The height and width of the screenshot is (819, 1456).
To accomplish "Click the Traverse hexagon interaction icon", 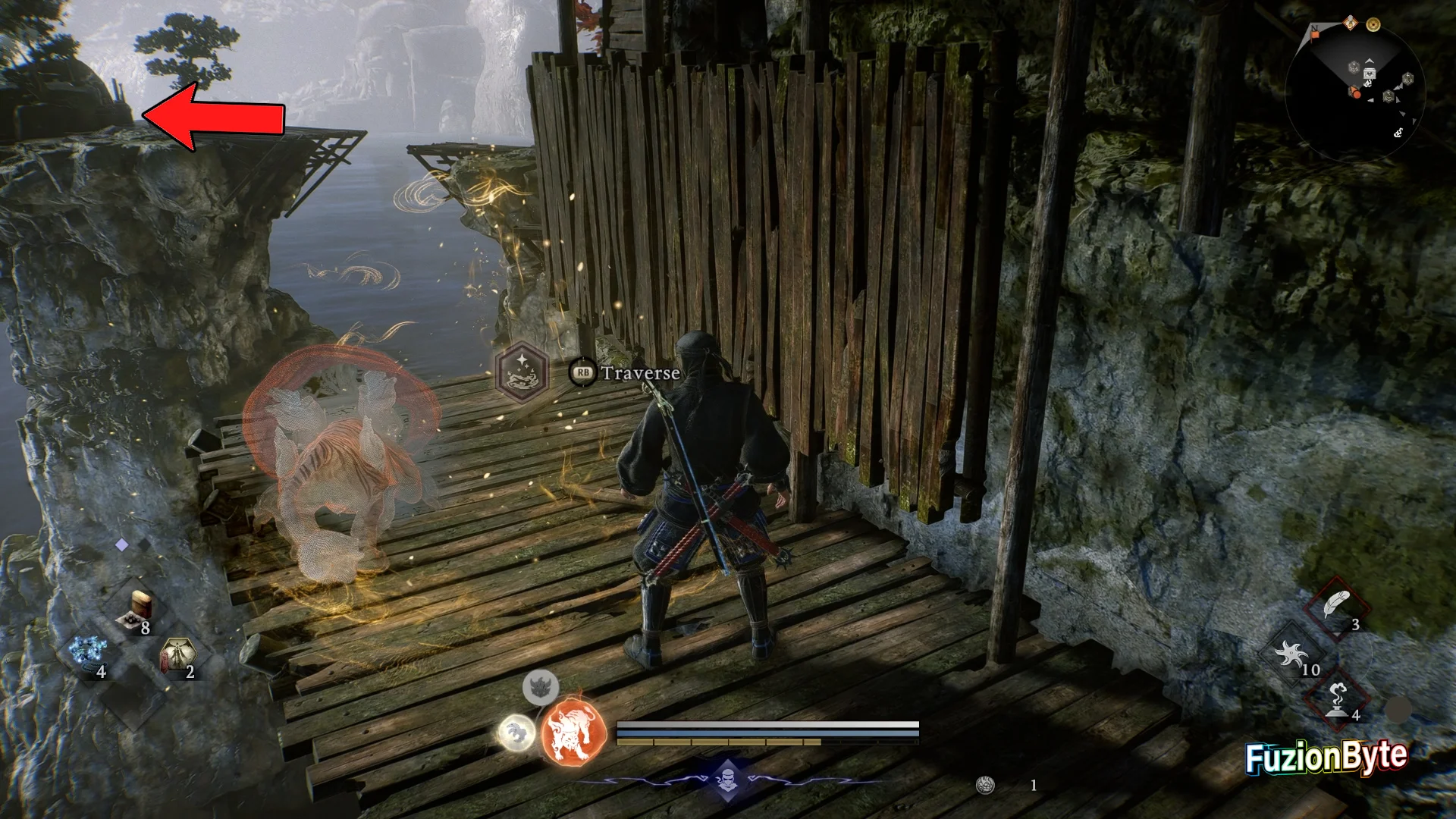I will [x=522, y=372].
